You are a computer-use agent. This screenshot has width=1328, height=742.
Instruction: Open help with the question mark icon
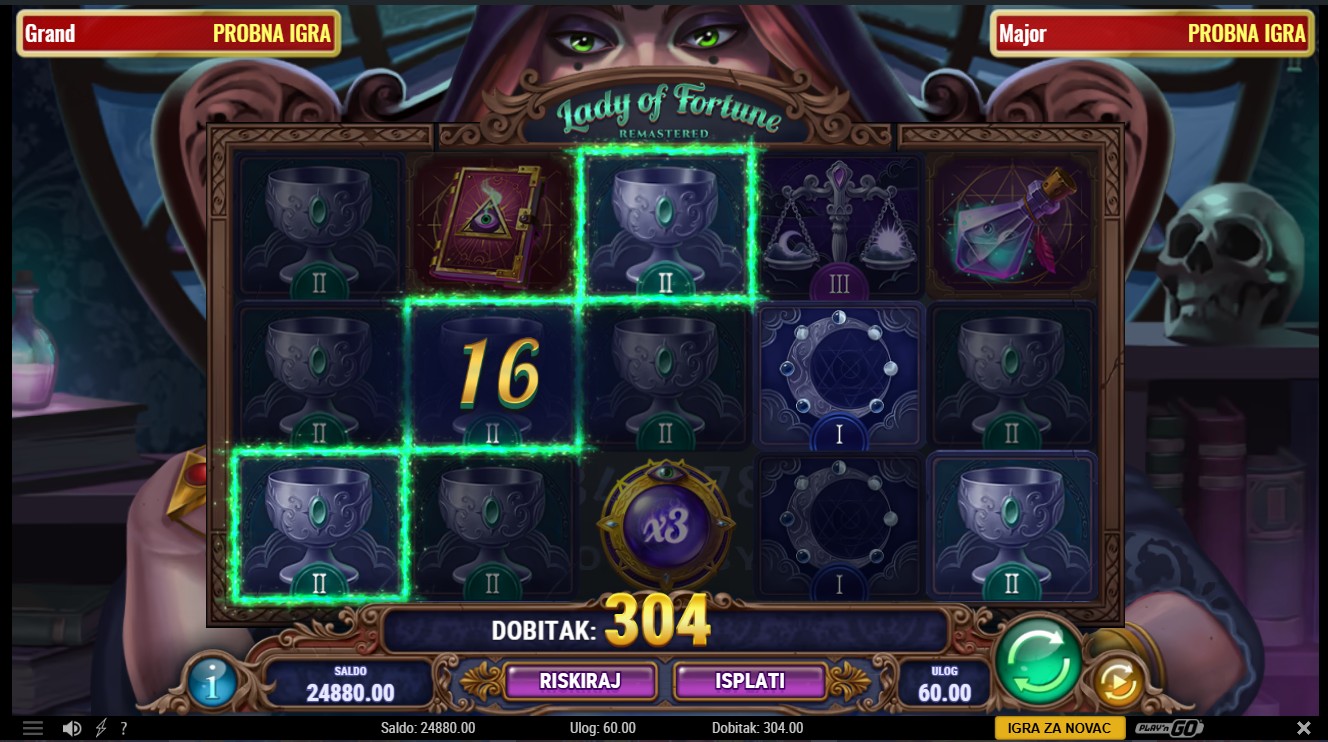(124, 728)
